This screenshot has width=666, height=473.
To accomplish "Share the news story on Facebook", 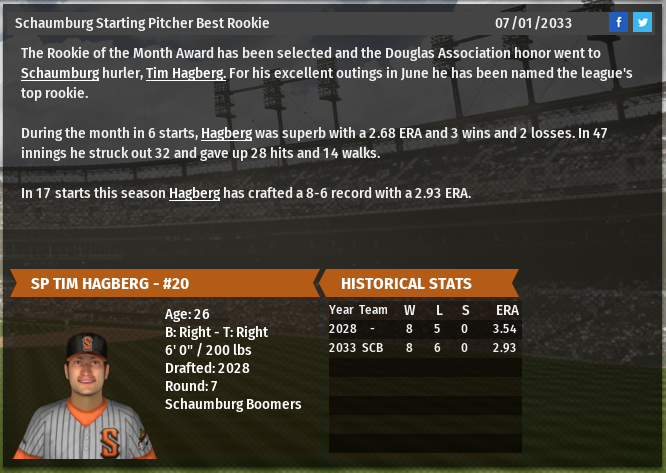I will coord(619,22).
